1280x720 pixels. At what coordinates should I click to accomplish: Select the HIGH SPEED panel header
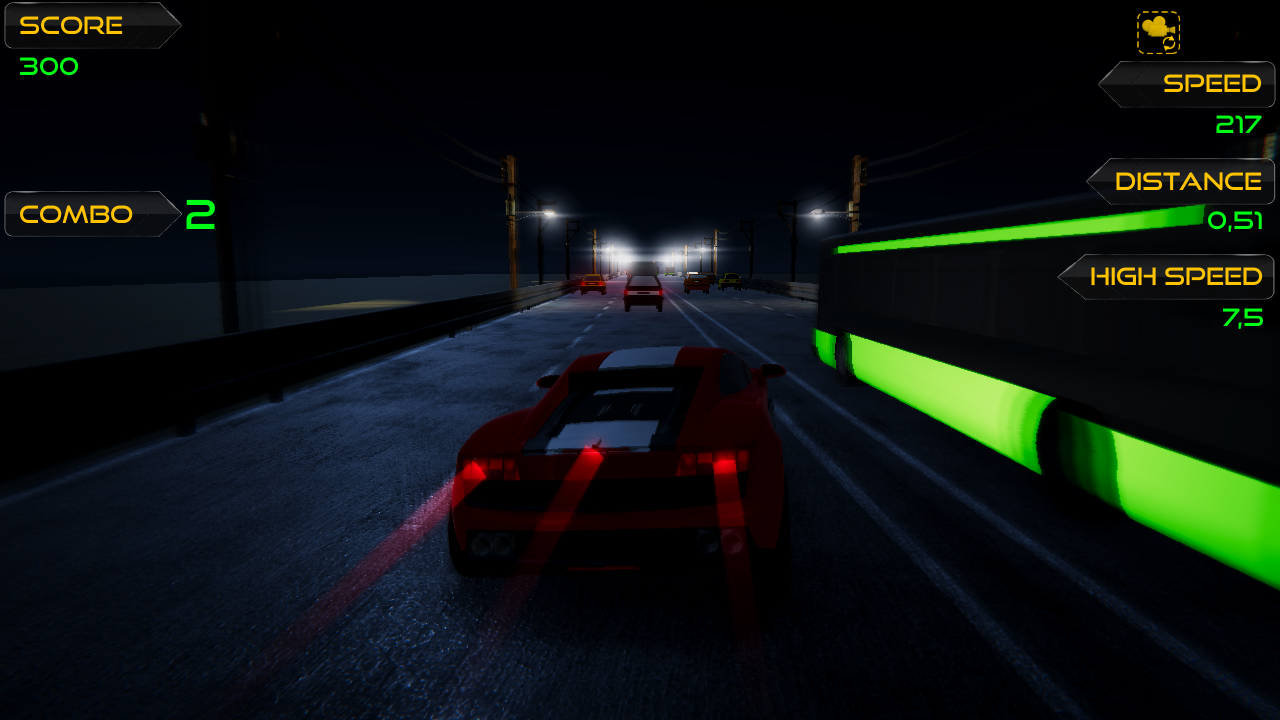(x=1178, y=277)
